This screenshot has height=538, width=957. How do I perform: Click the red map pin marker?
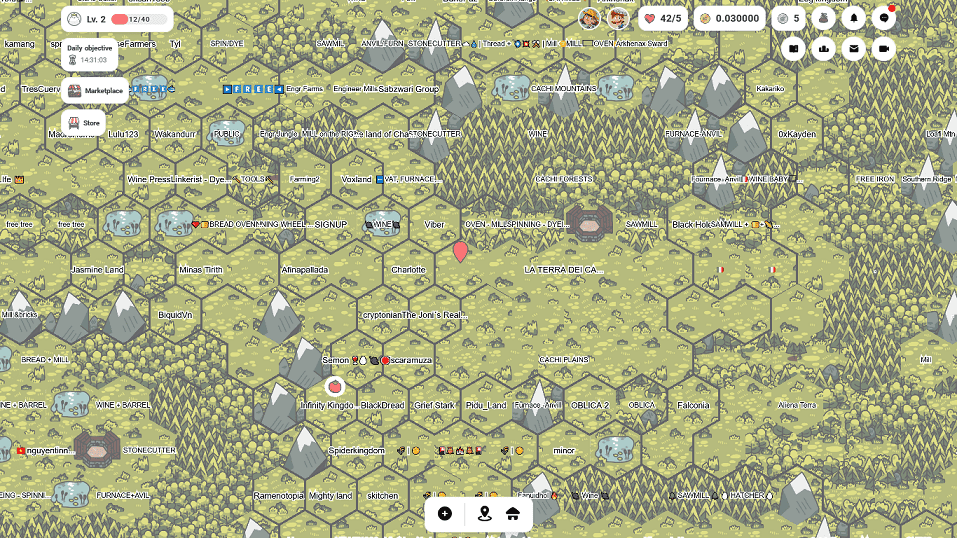coord(460,251)
